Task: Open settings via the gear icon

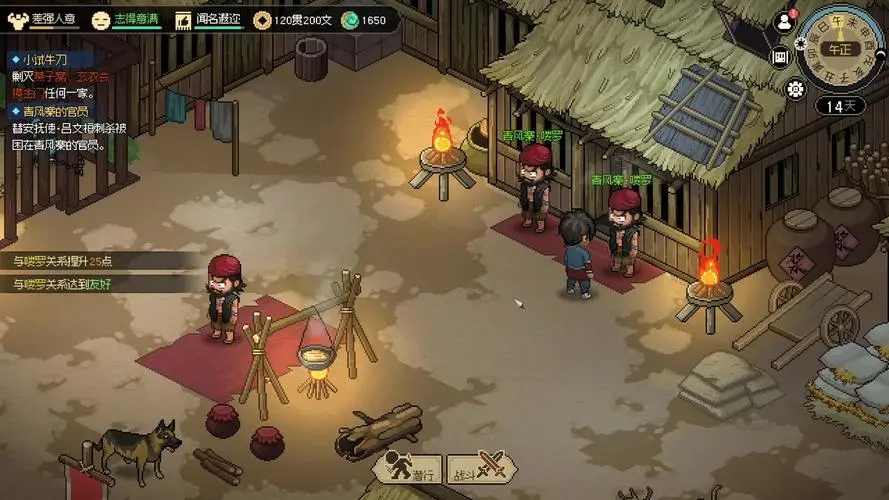Action: [795, 89]
